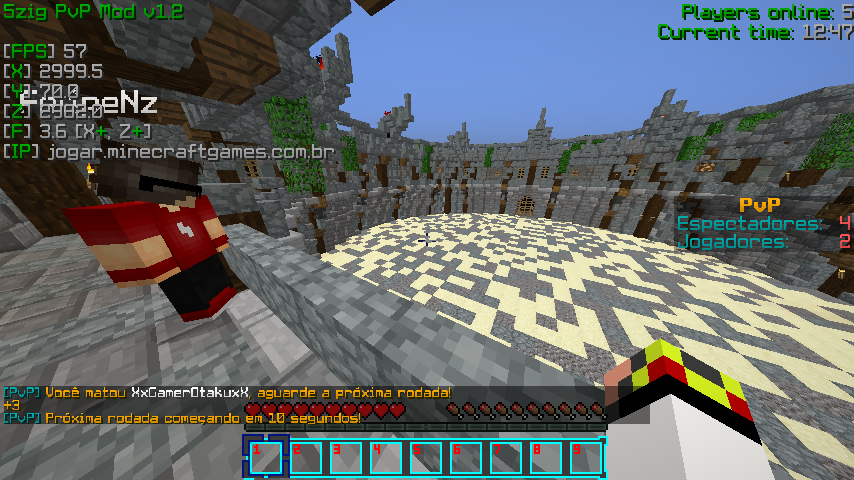Viewport: 854px width, 480px height.
Task: Choose the hotbar slot numbered 8
Action: pos(546,457)
